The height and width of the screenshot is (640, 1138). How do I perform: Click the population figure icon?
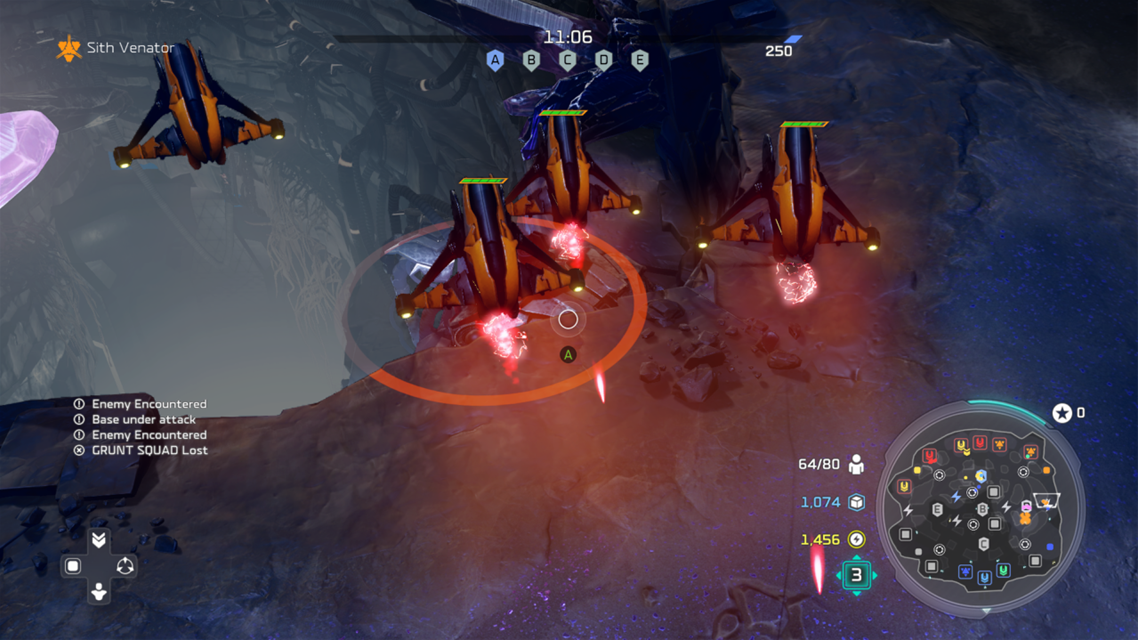[856, 464]
